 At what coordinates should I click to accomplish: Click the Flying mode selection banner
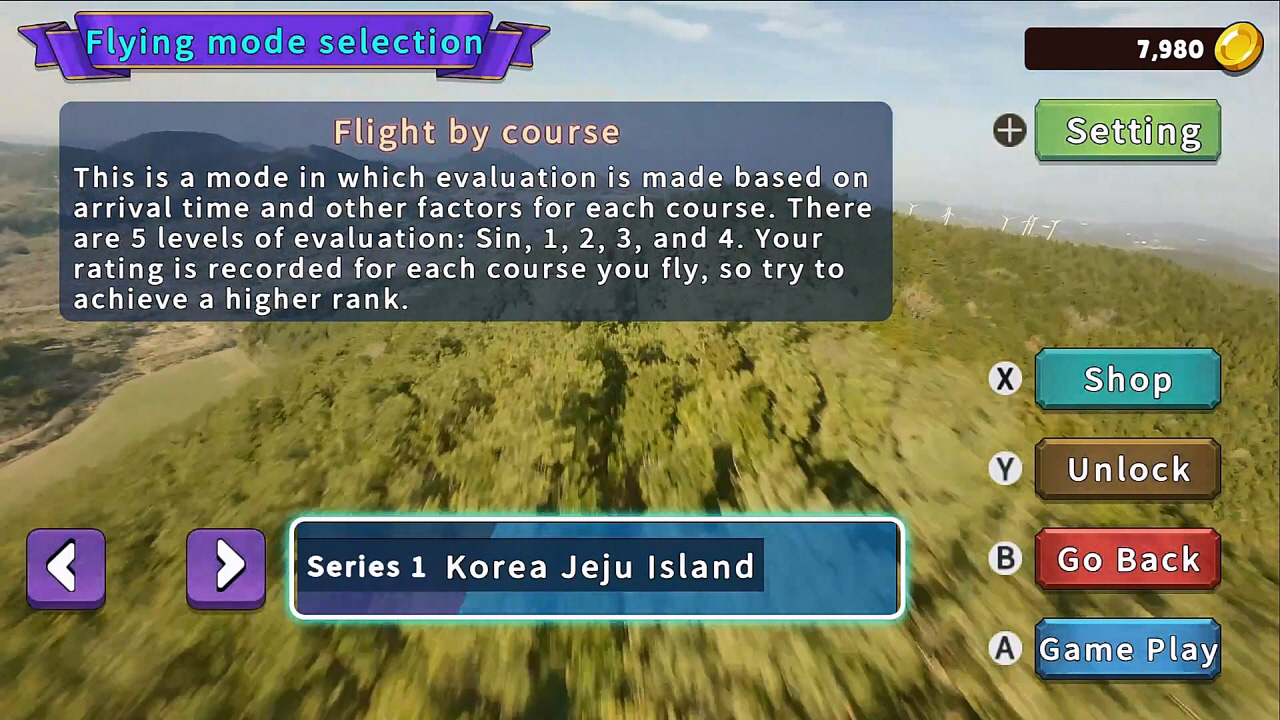click(x=283, y=42)
